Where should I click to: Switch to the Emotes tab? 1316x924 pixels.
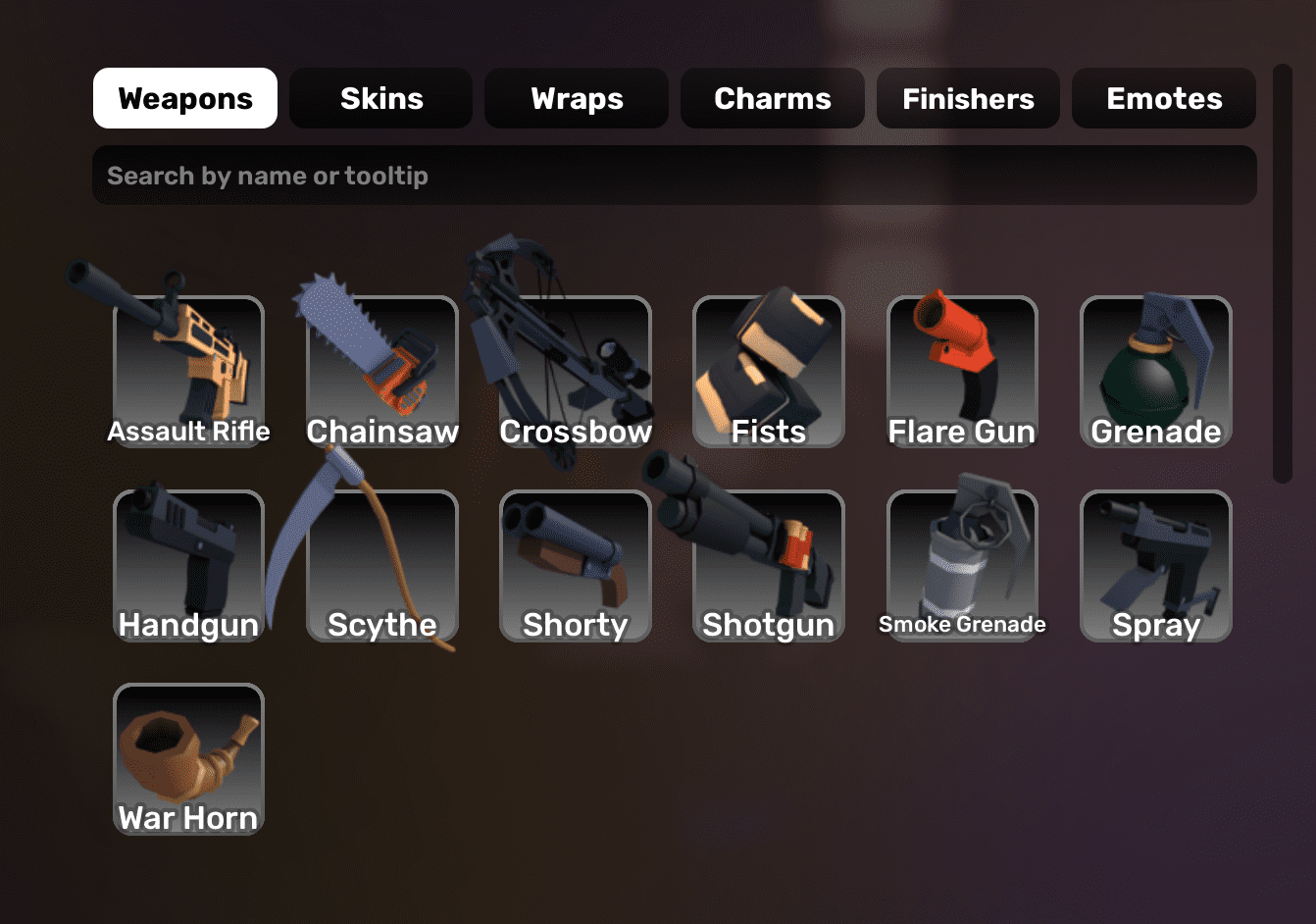1163,98
